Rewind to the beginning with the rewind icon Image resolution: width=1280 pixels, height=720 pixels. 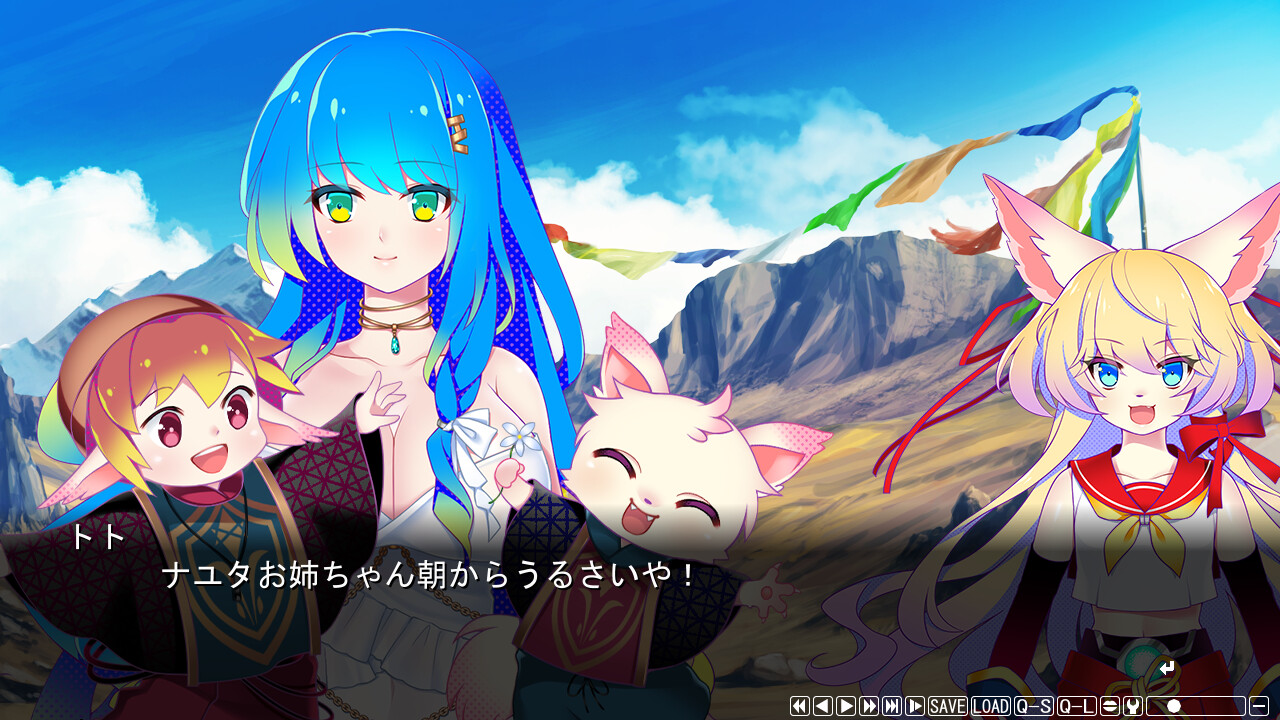[800, 706]
